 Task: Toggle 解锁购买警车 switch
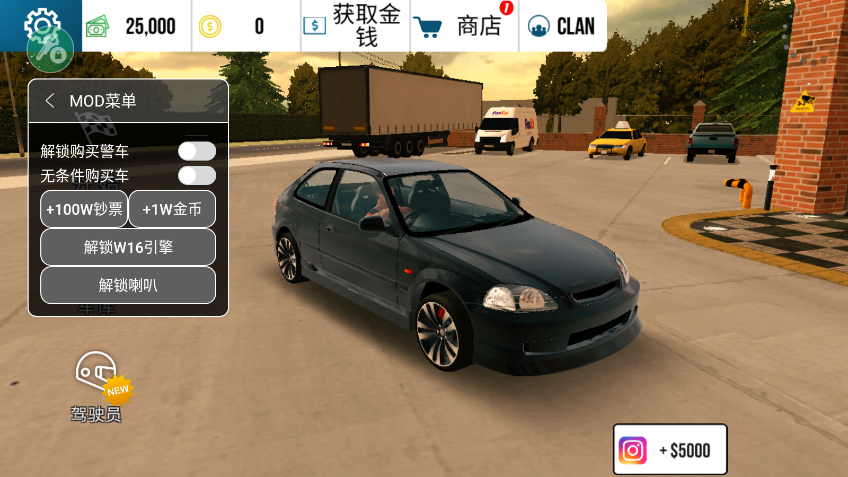tap(197, 151)
